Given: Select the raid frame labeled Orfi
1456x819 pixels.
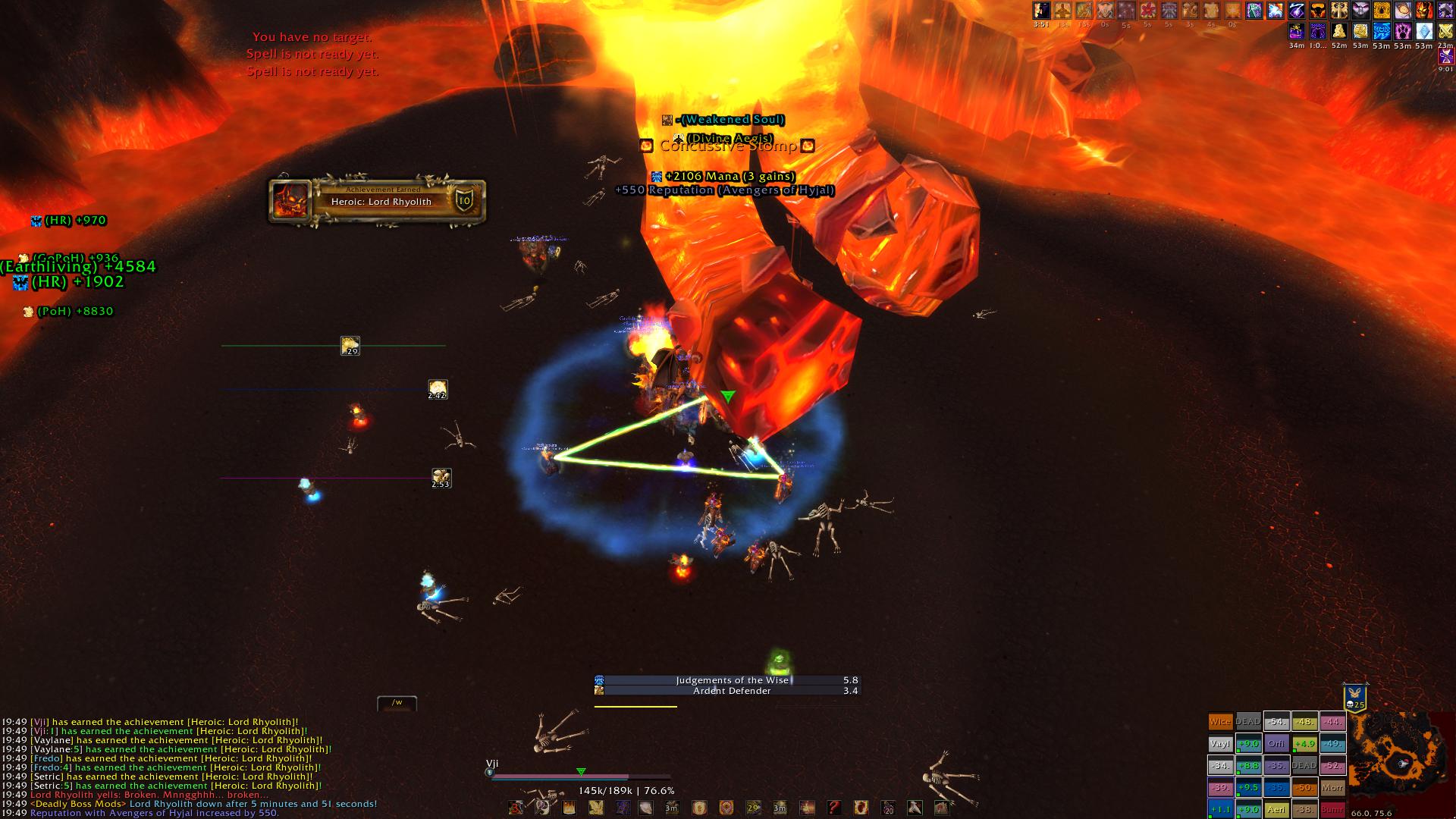Looking at the screenshot, I should pos(1276,744).
